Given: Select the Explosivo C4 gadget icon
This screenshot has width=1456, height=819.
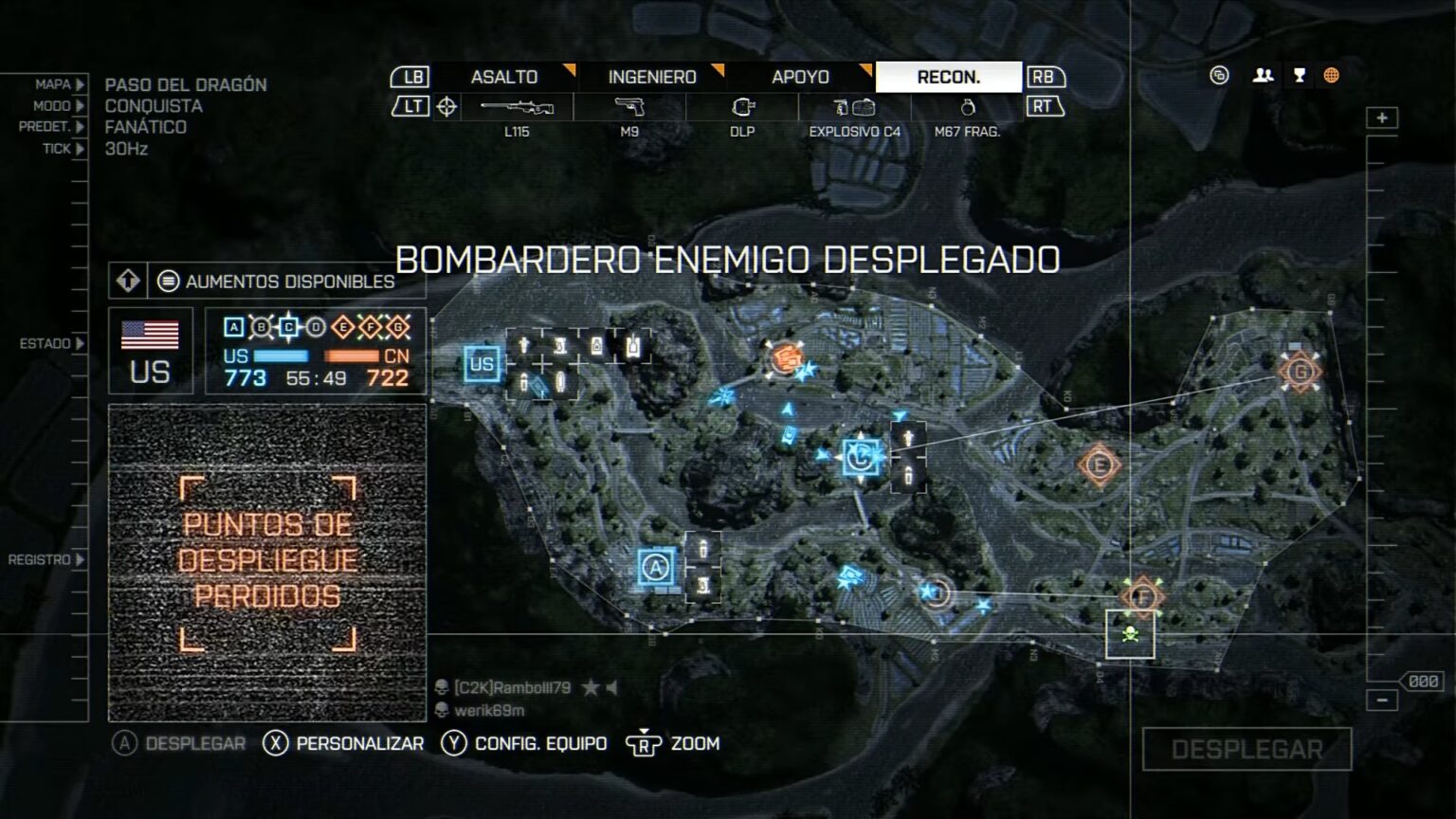Looking at the screenshot, I should pyautogui.click(x=853, y=107).
